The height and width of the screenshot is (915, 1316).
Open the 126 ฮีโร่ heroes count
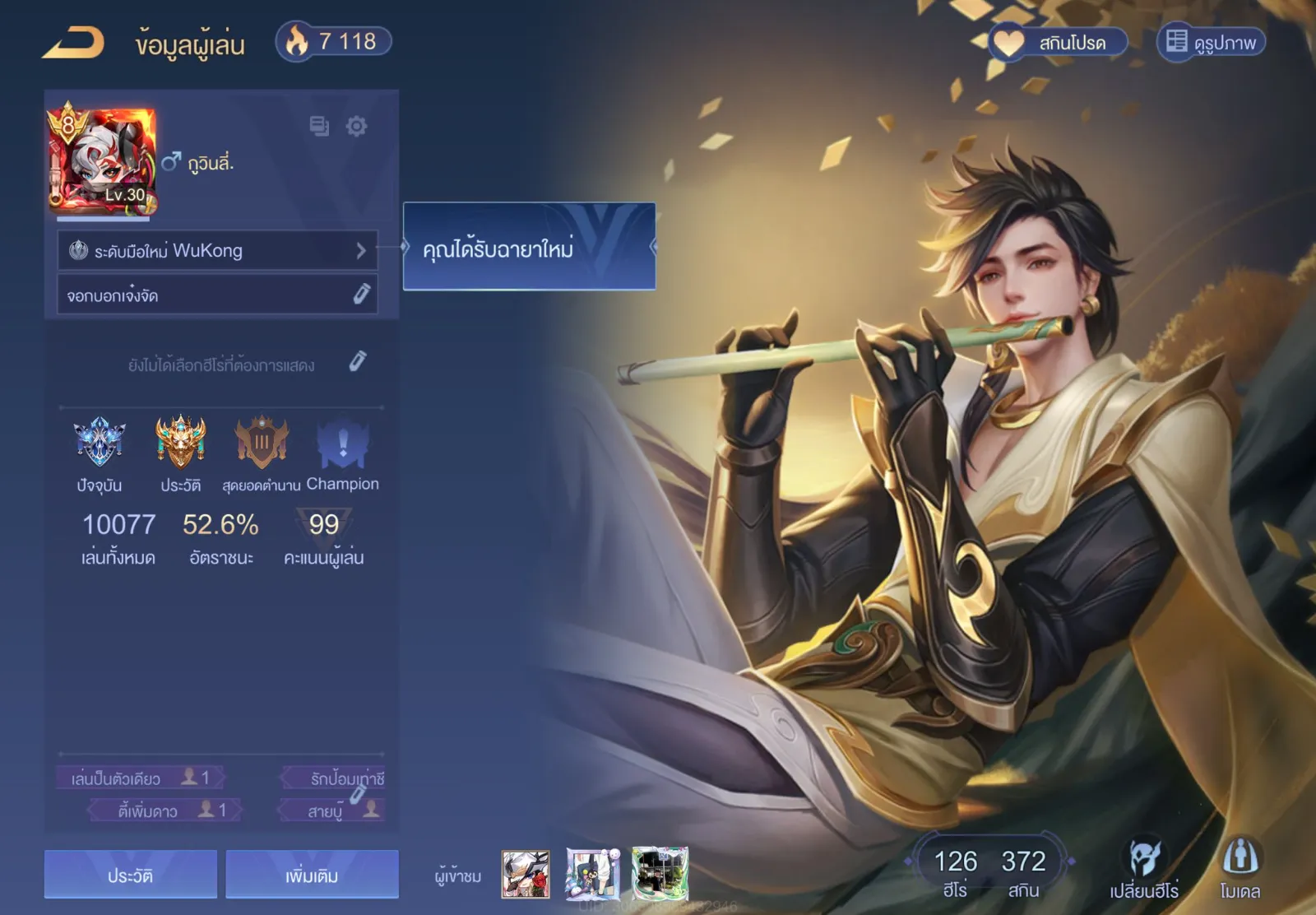click(x=955, y=871)
